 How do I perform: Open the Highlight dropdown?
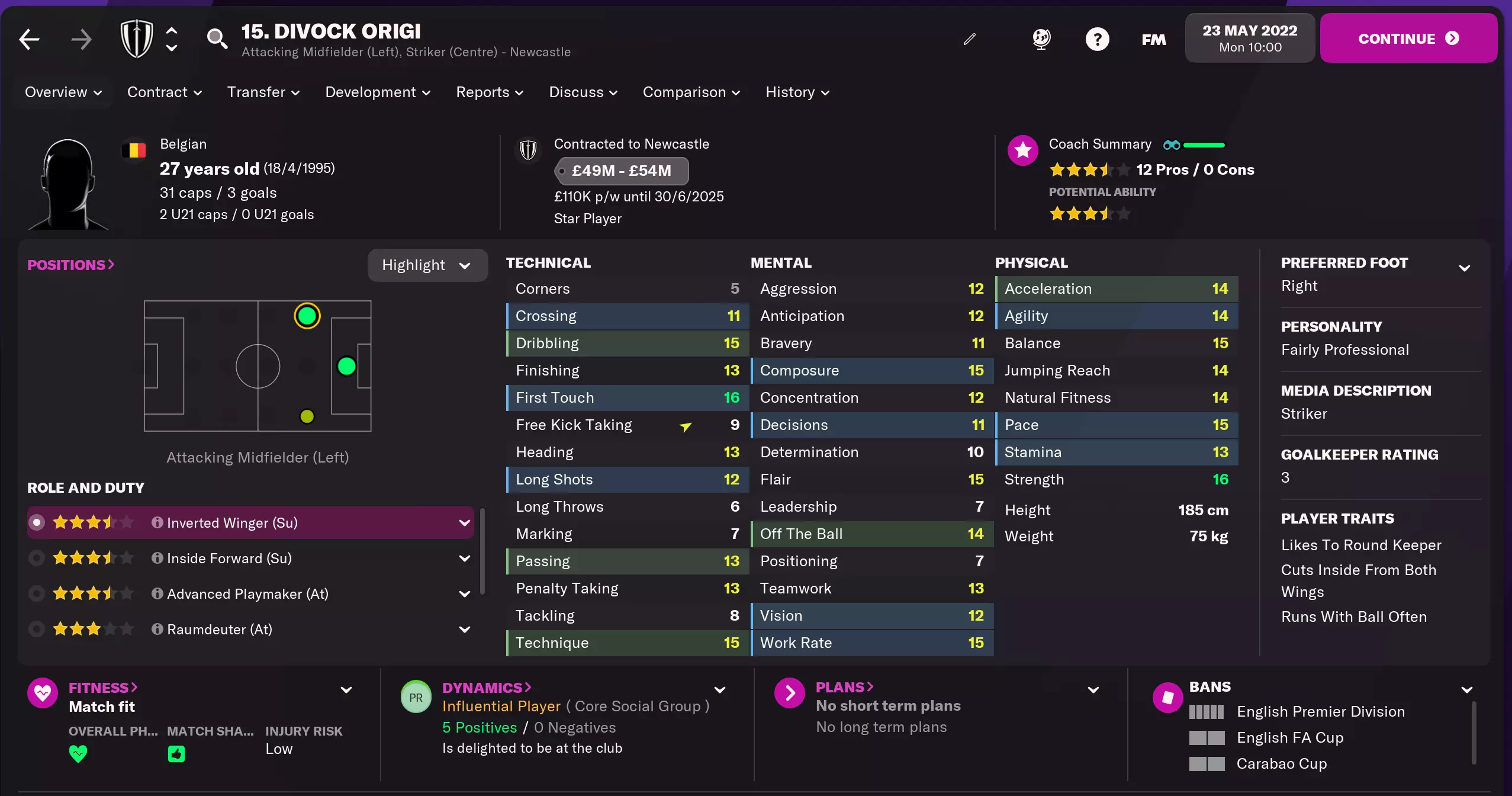click(x=427, y=265)
